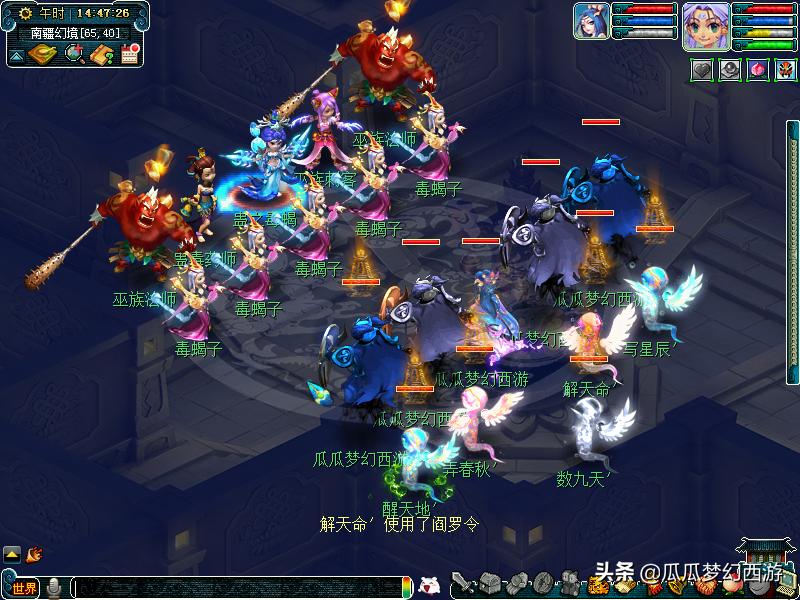Image resolution: width=800 pixels, height=600 pixels.
Task: Expand the chat log up arrow
Action: pos(12,553)
